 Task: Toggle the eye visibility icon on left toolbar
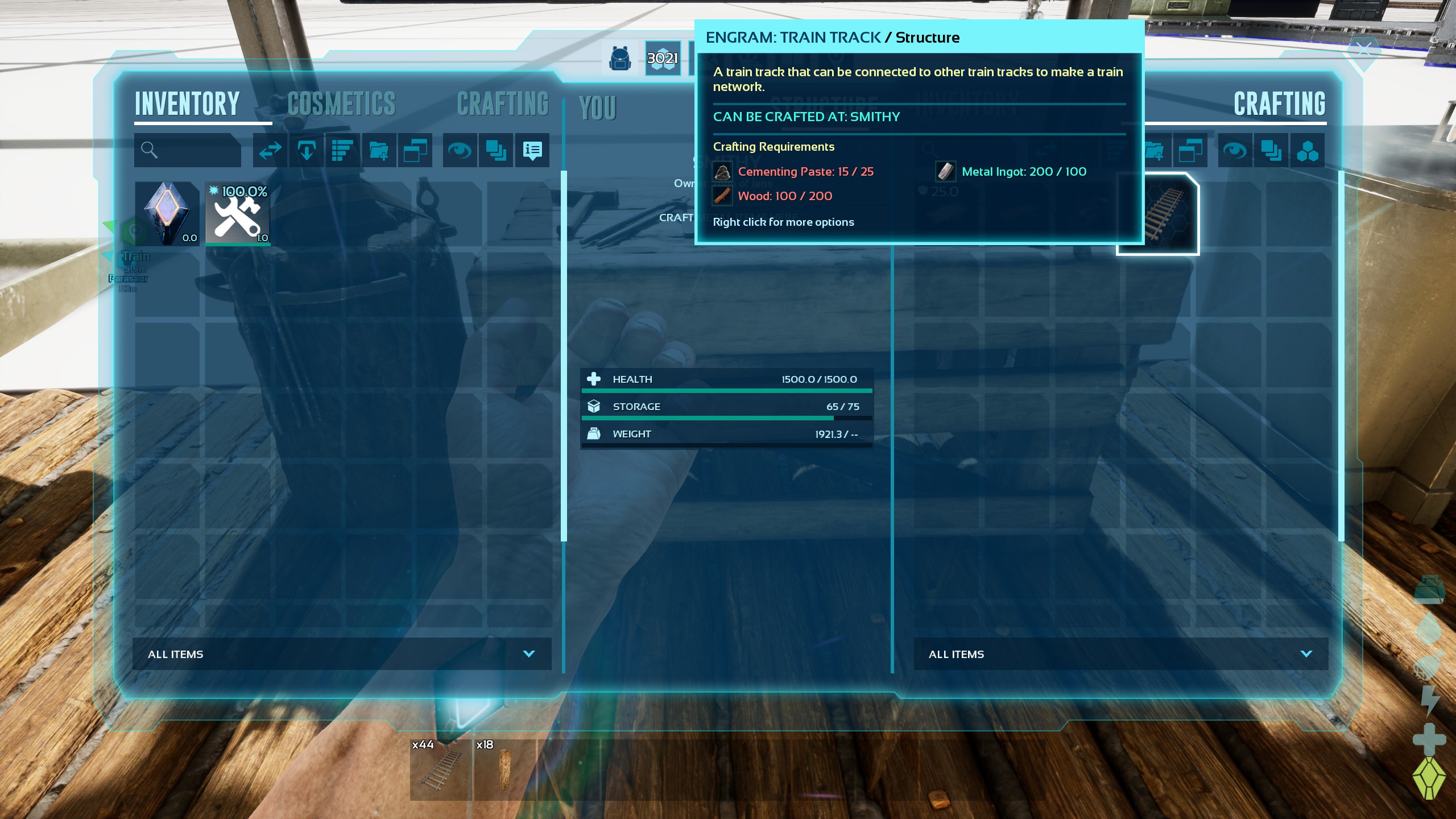(x=461, y=150)
